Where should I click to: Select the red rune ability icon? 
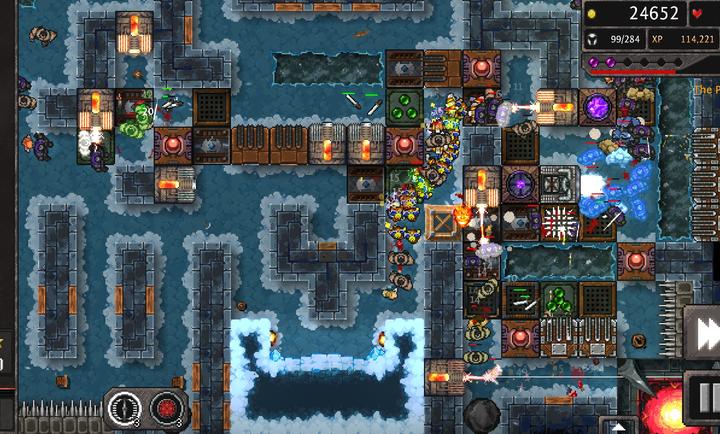click(167, 408)
